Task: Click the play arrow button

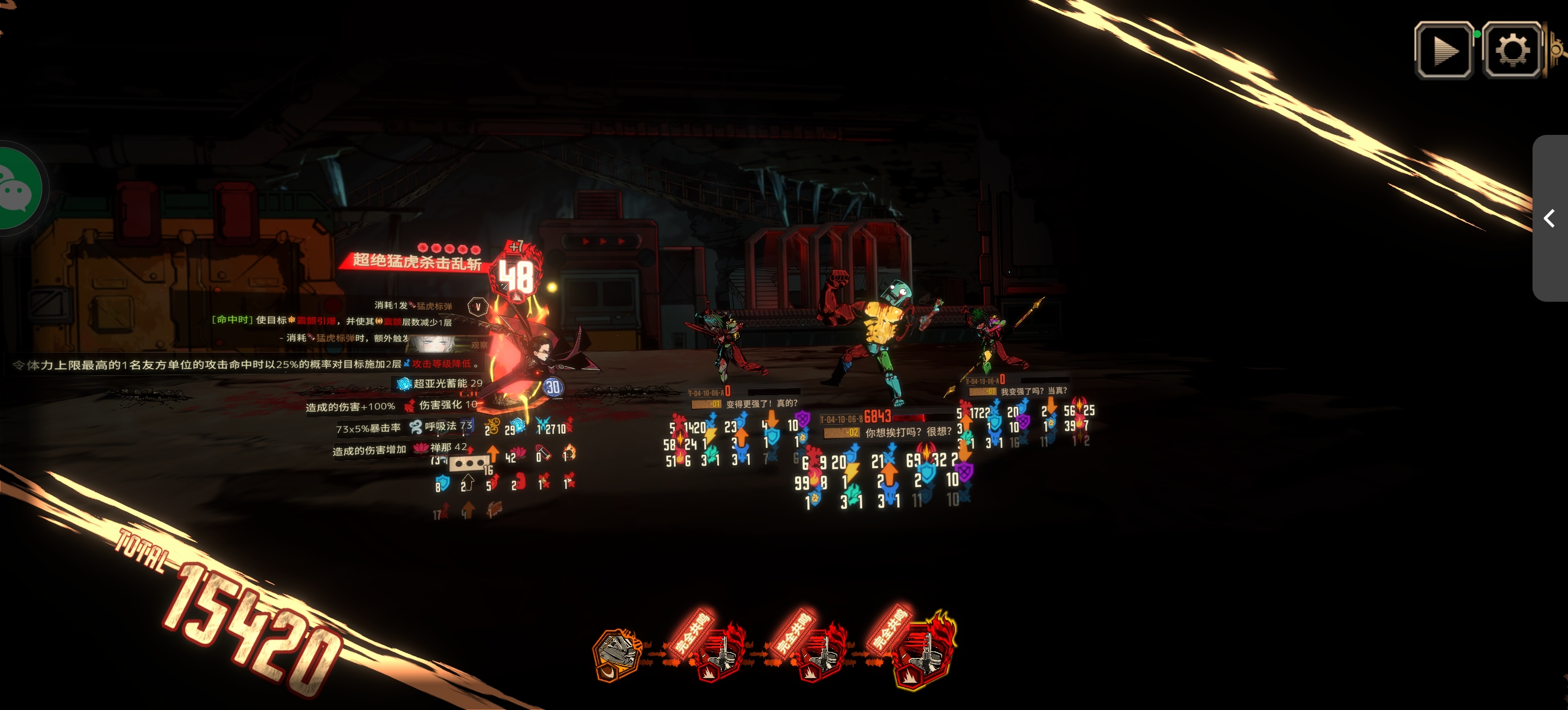Action: pos(1444,50)
